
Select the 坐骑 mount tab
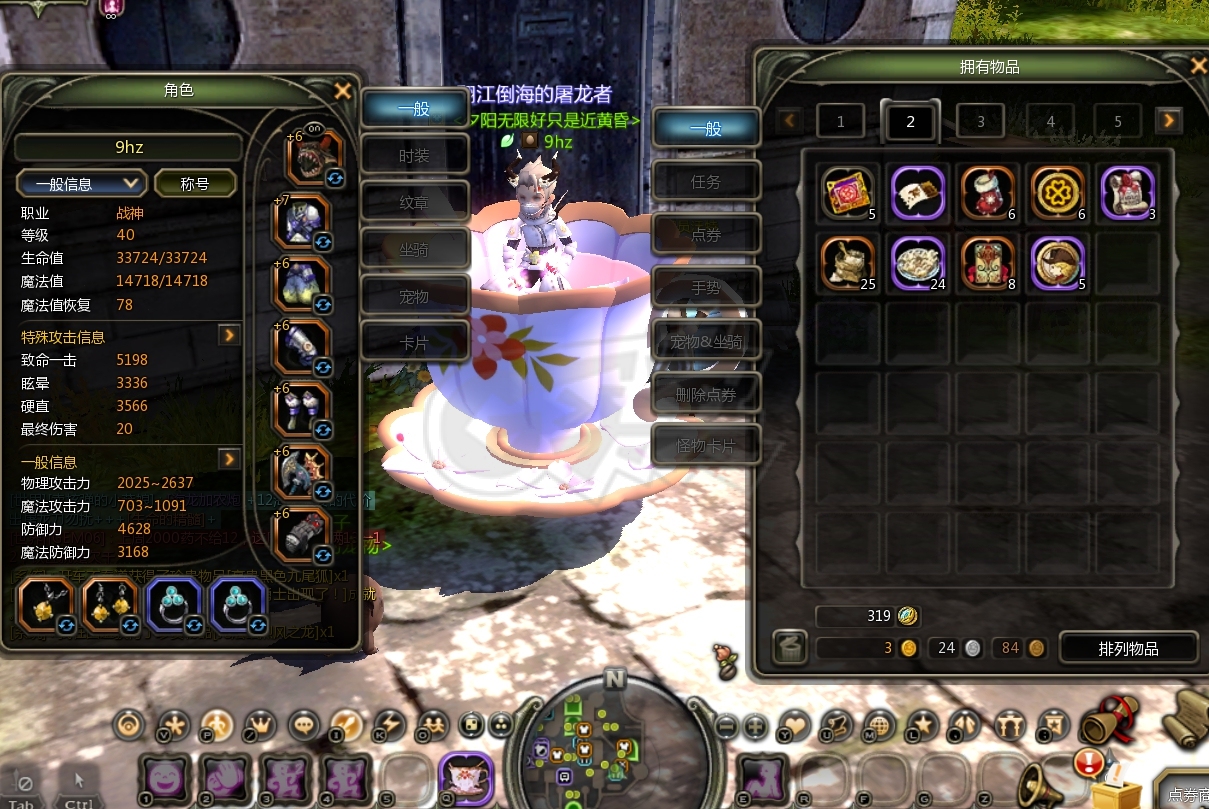coord(414,248)
